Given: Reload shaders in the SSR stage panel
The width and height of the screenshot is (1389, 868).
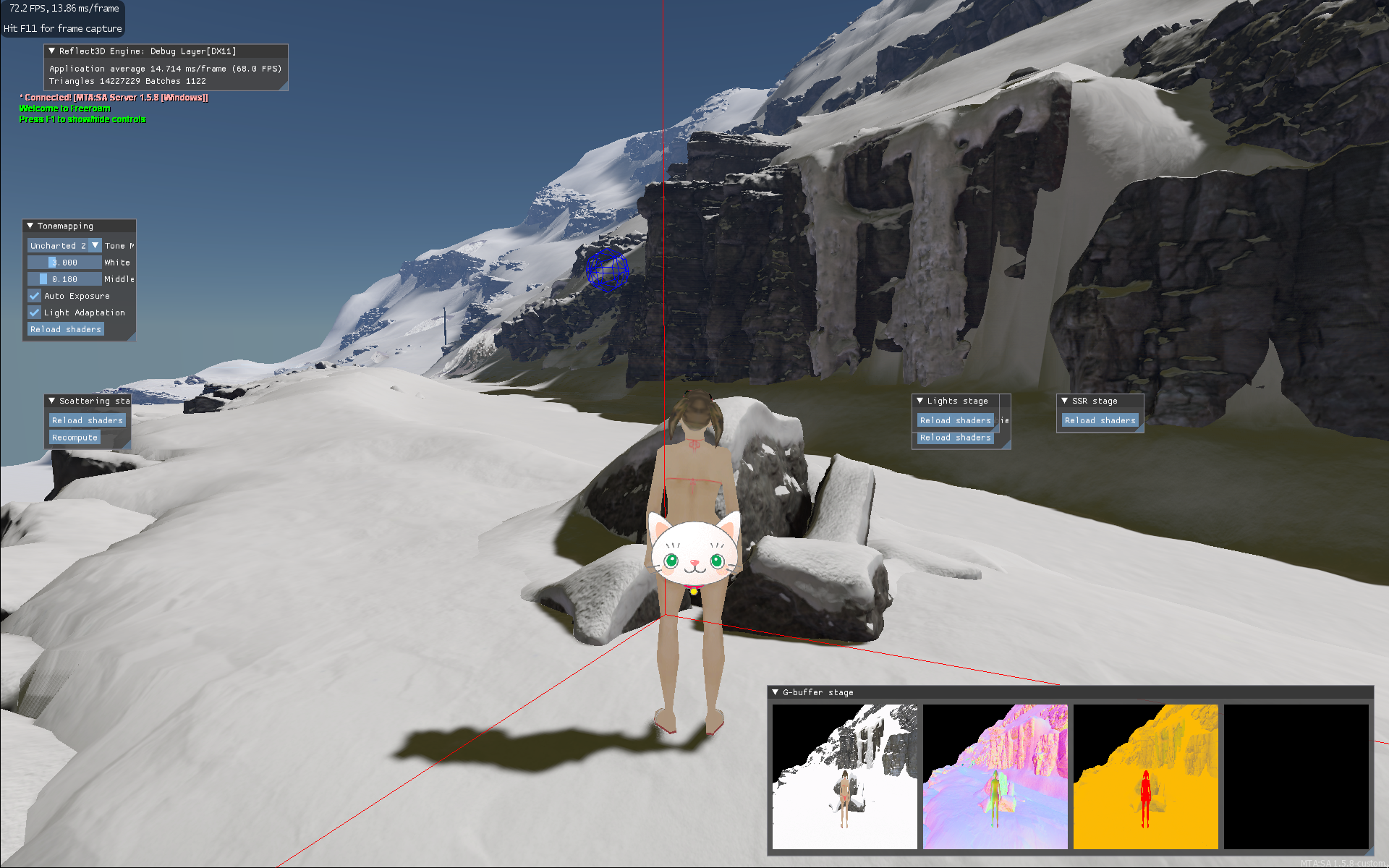Looking at the screenshot, I should click(x=1100, y=420).
